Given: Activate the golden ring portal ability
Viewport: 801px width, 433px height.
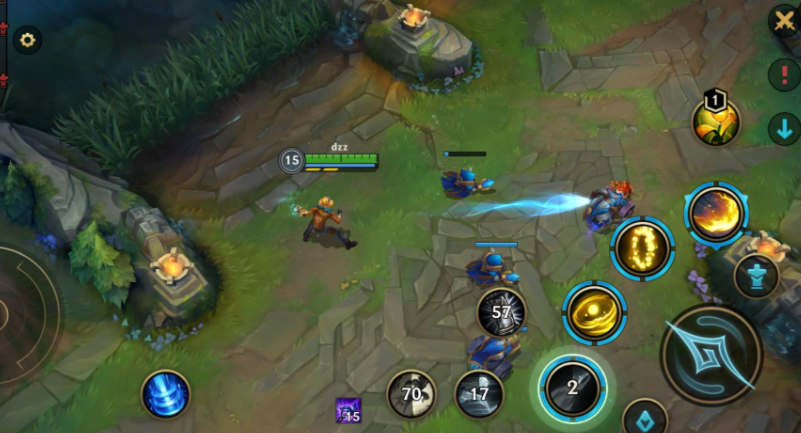Looking at the screenshot, I should click(x=641, y=247).
